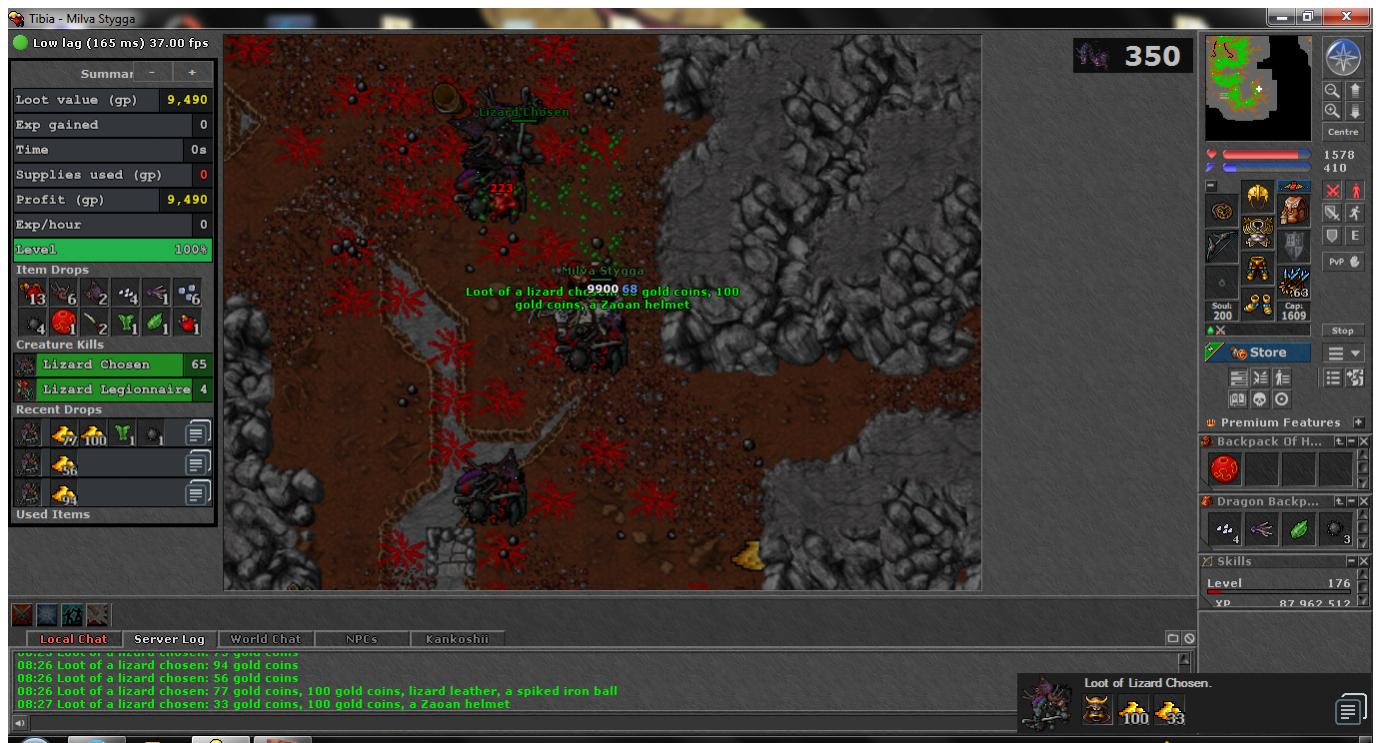Open the Store
Screen dimensions: 1381x743
click(x=1258, y=353)
